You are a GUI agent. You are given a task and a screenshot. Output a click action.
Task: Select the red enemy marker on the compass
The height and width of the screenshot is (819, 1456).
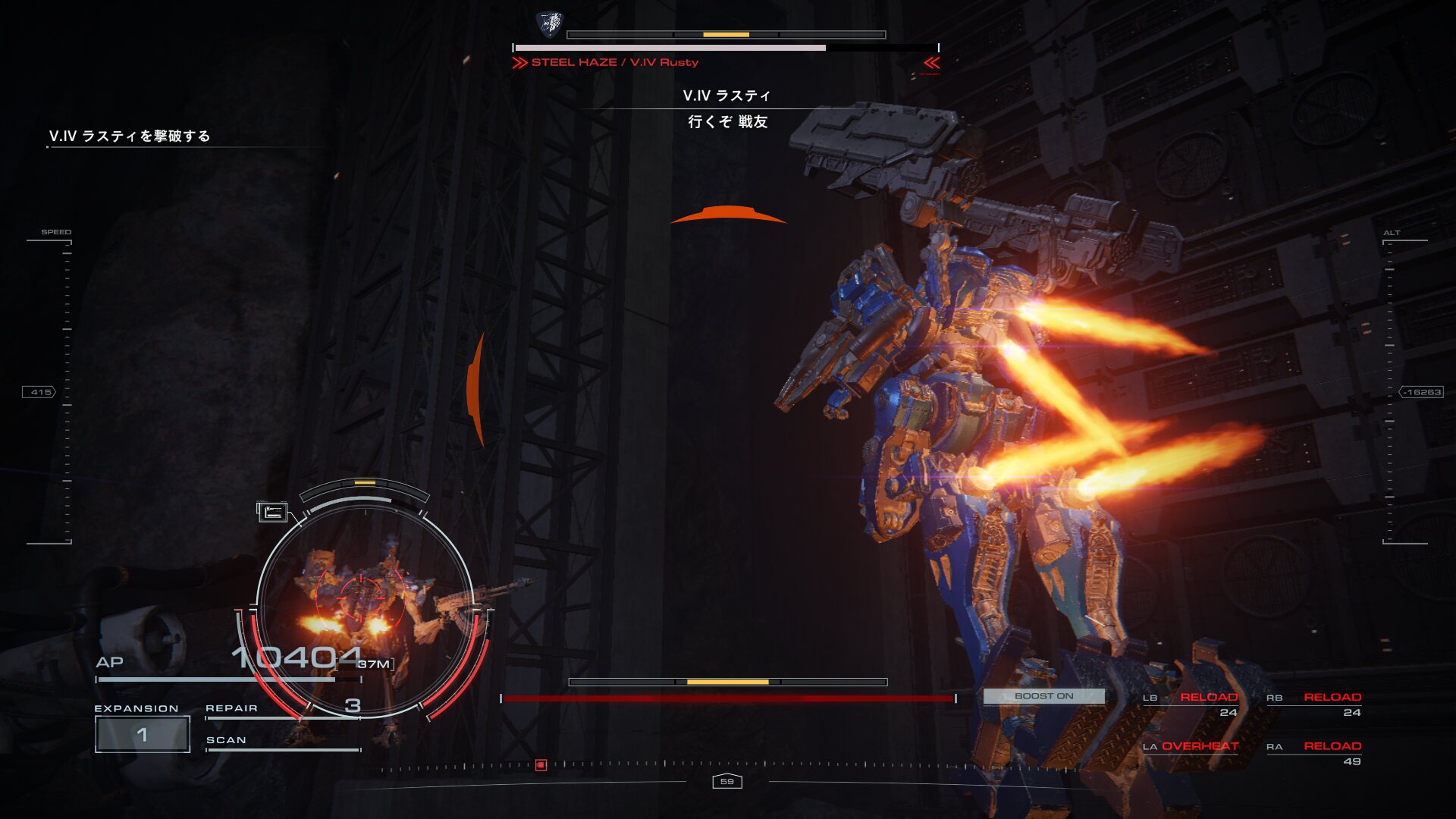541,765
